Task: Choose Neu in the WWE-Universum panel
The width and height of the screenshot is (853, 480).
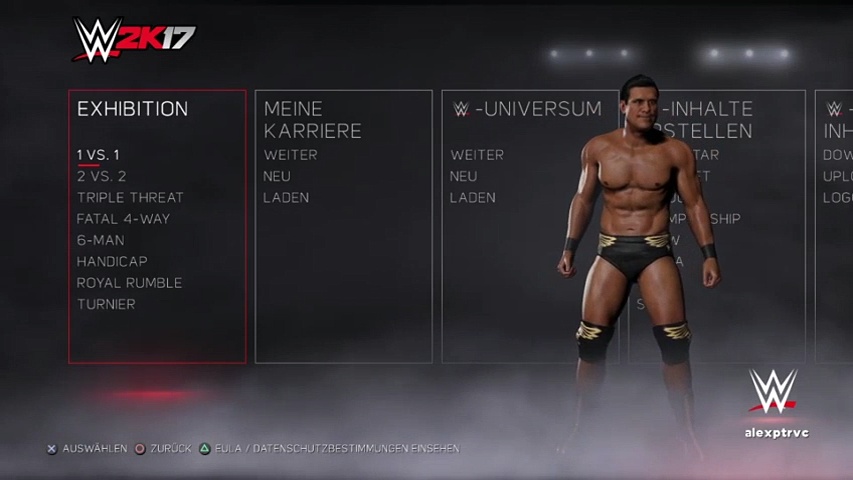Action: 463,176
